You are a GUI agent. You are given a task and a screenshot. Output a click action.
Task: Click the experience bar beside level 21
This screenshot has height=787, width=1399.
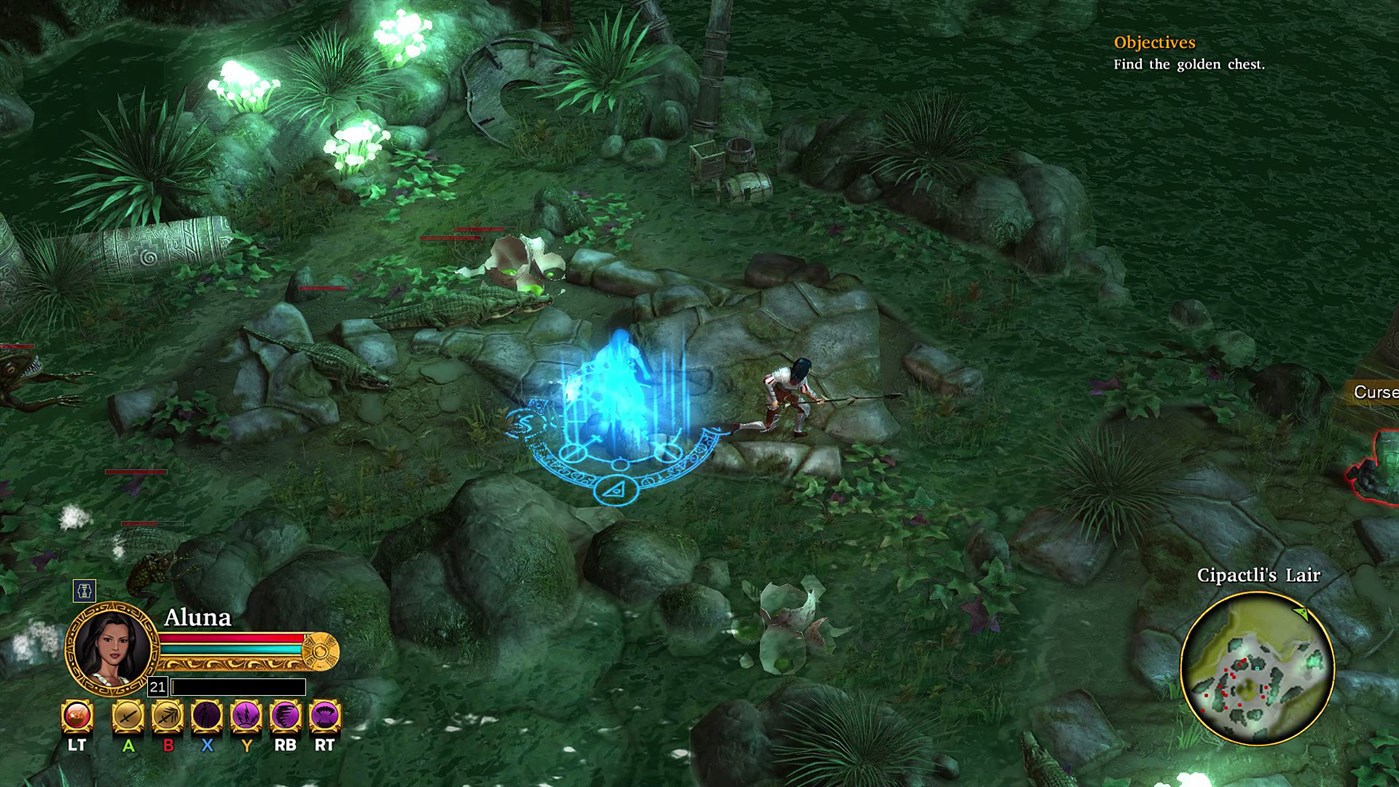(x=237, y=686)
